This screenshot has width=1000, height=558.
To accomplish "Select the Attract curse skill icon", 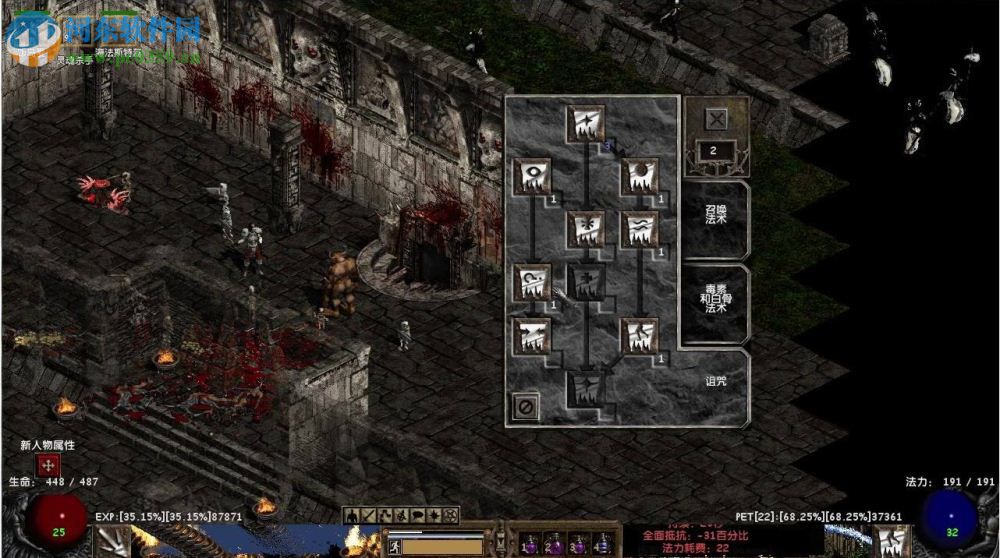I will click(532, 336).
